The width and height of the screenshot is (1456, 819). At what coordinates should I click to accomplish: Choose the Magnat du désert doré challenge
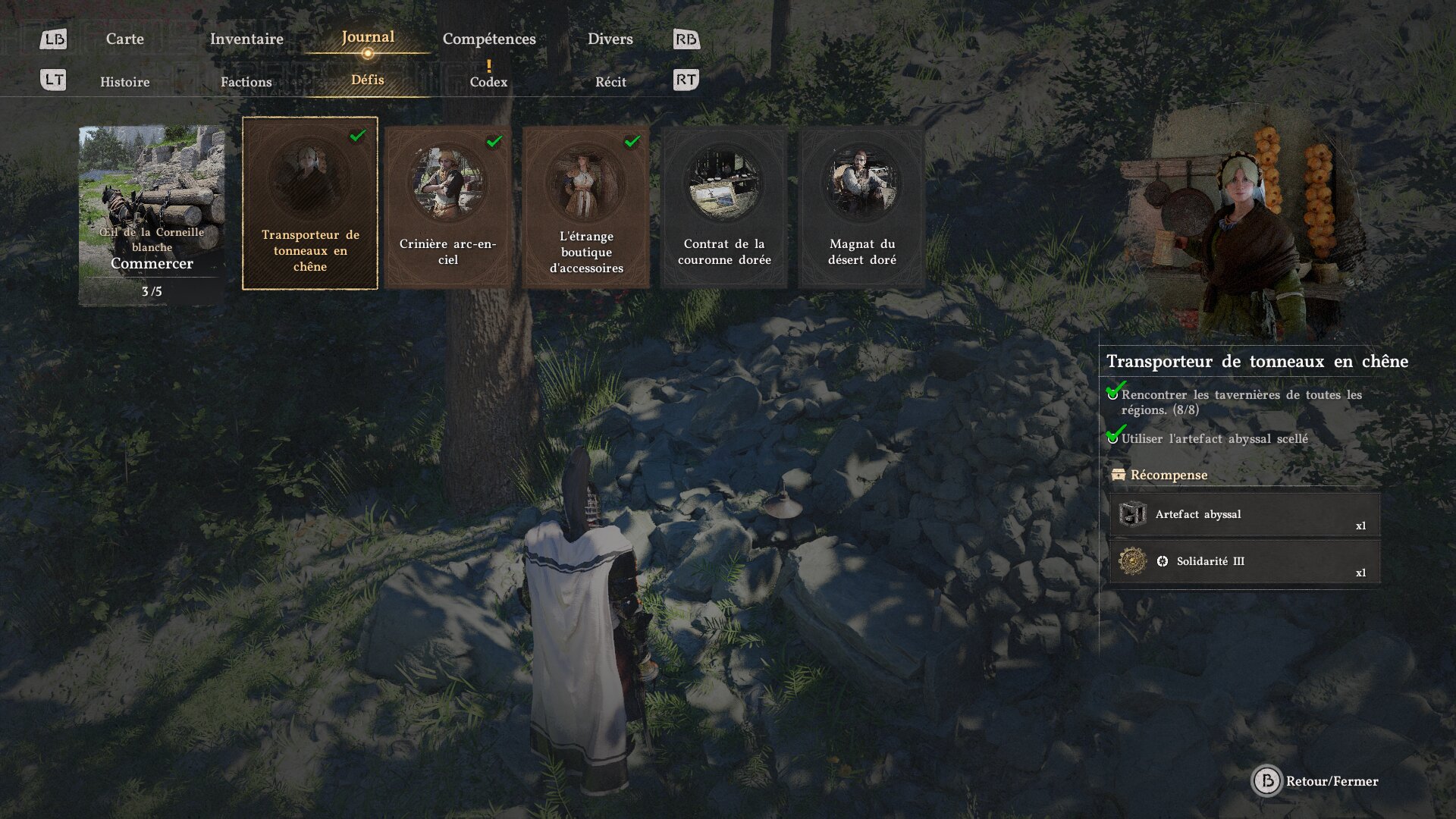point(862,206)
